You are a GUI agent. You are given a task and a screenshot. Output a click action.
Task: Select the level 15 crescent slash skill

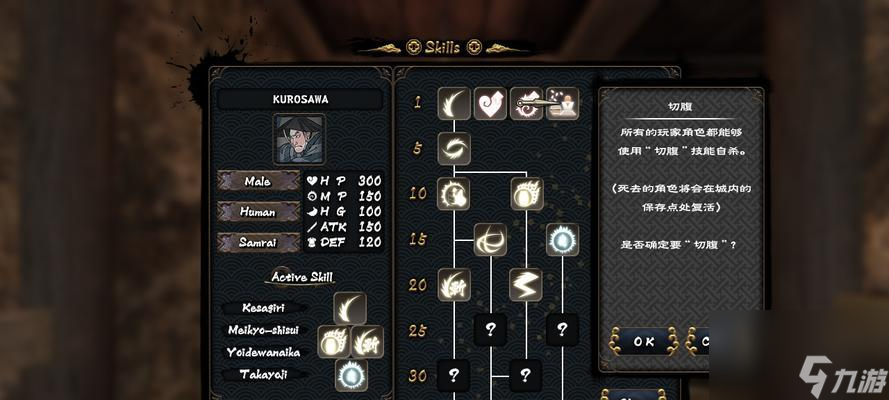point(490,239)
